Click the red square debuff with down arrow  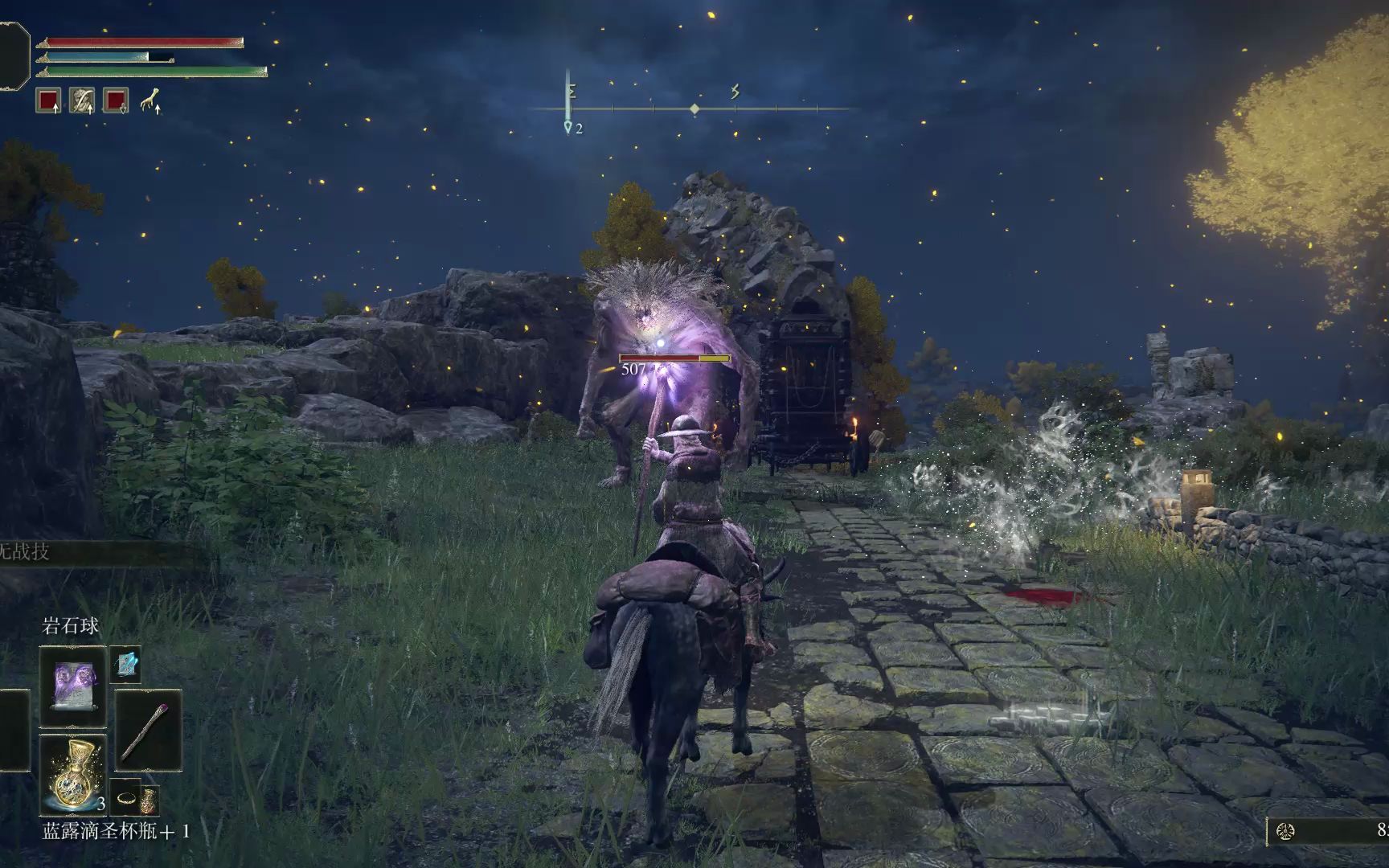(116, 101)
